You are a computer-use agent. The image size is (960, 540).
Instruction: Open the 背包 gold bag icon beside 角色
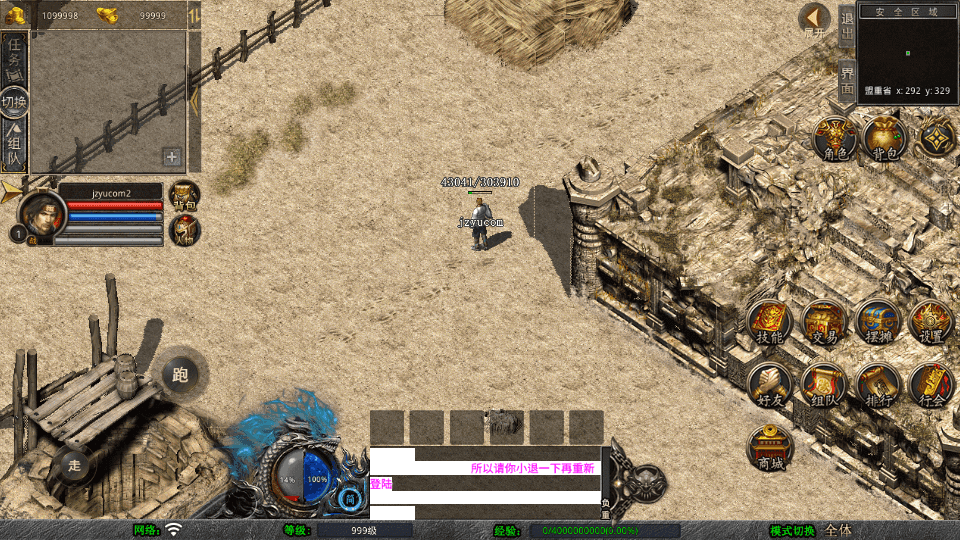coord(885,139)
